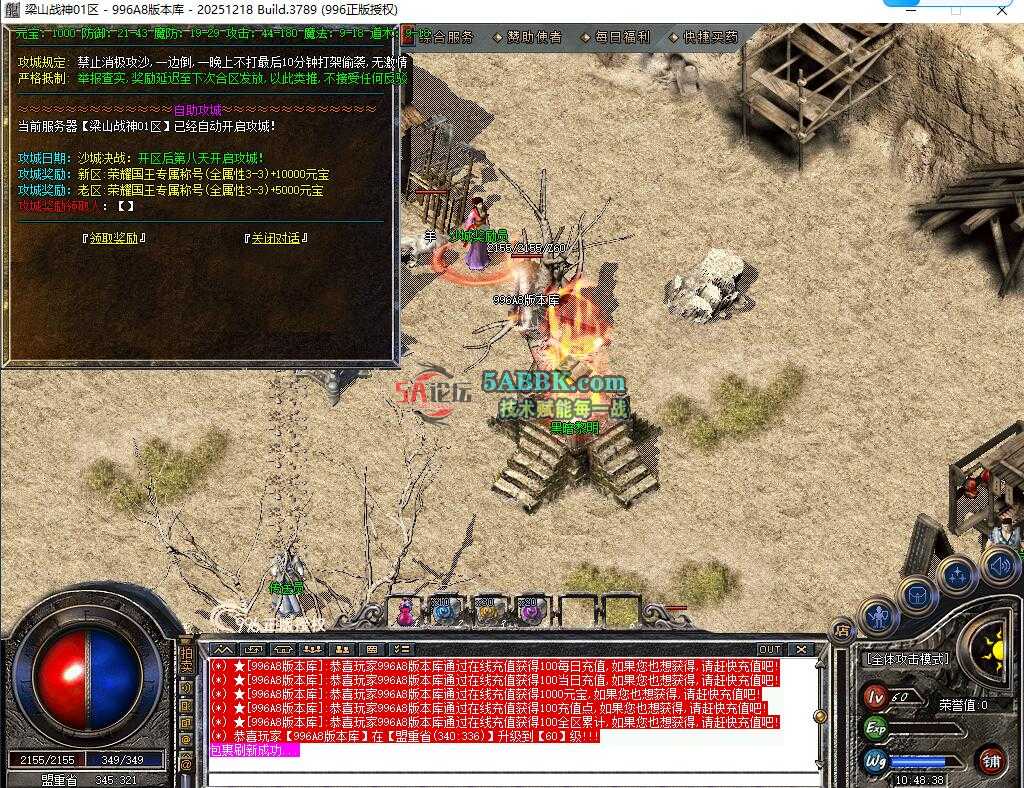Use the gold item in the hotbar
Image resolution: width=1024 pixels, height=788 pixels.
pos(487,611)
